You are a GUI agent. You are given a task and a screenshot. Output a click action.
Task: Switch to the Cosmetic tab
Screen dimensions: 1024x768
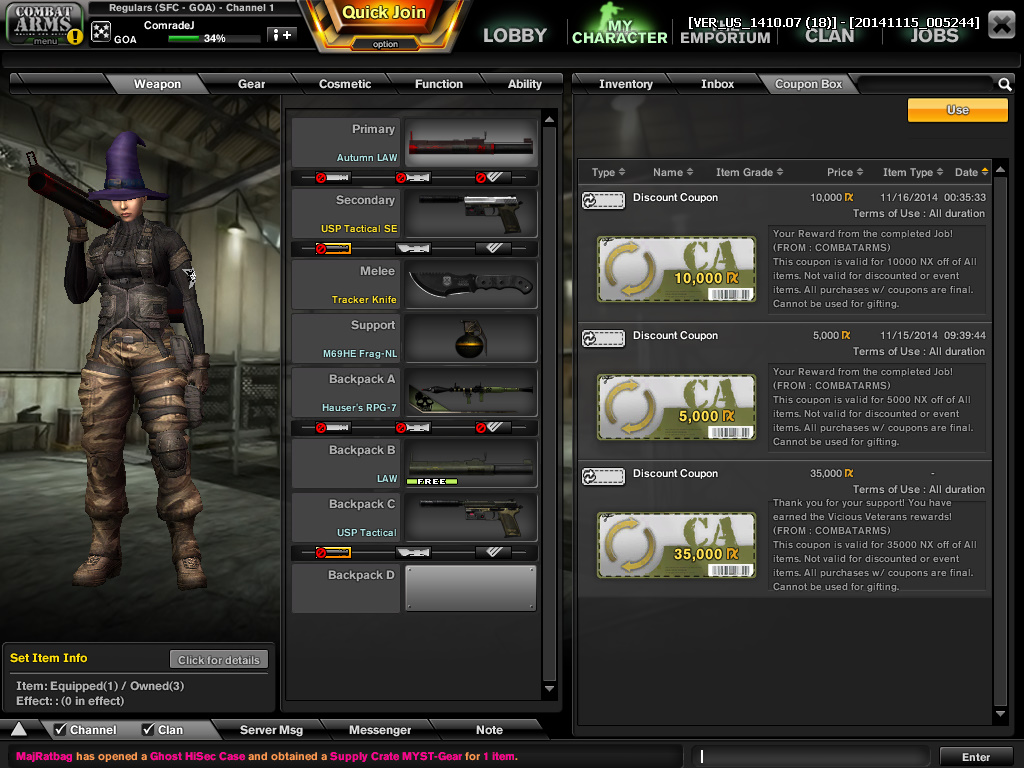345,84
